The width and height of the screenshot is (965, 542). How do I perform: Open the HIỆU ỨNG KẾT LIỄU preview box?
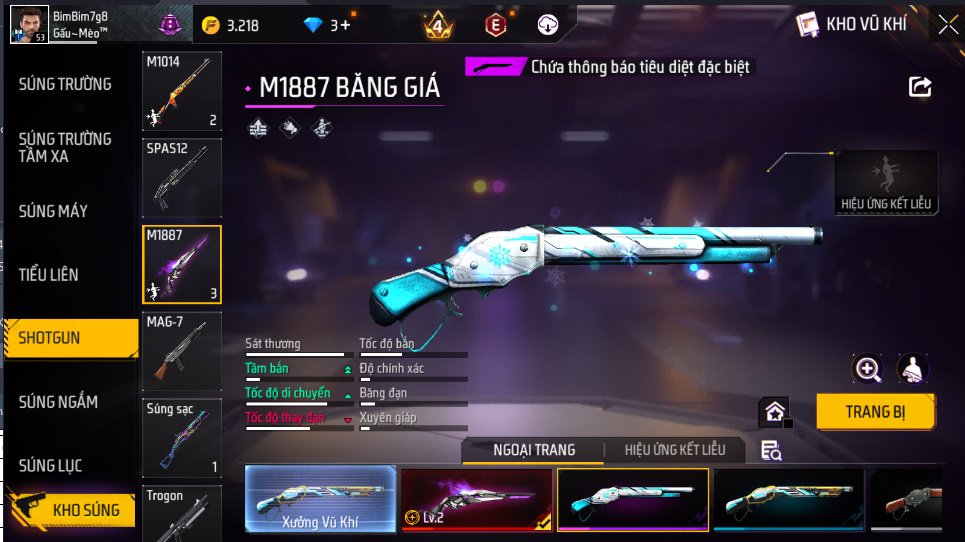pyautogui.click(x=886, y=182)
